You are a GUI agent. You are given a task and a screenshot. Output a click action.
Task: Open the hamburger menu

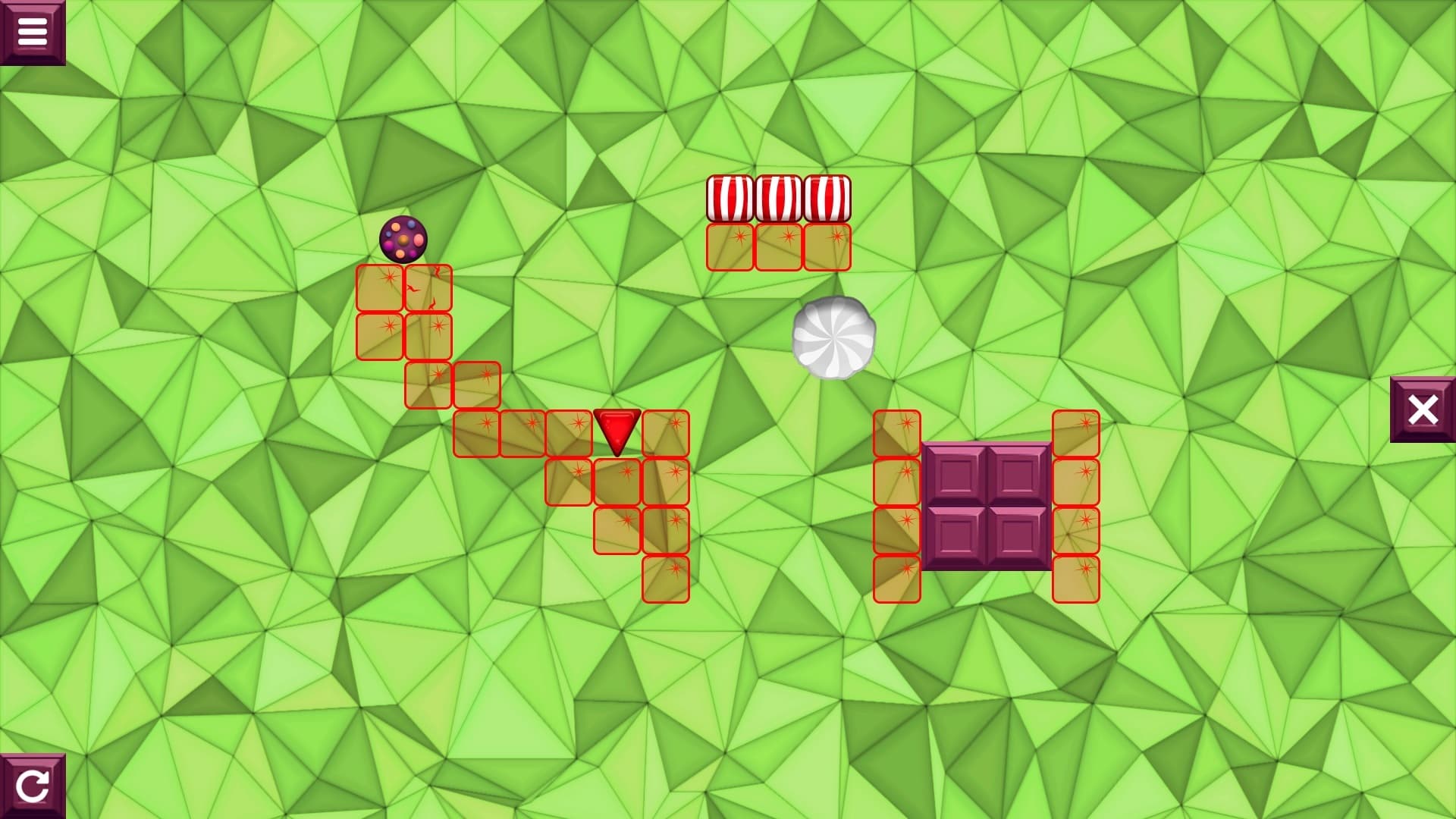(x=34, y=30)
